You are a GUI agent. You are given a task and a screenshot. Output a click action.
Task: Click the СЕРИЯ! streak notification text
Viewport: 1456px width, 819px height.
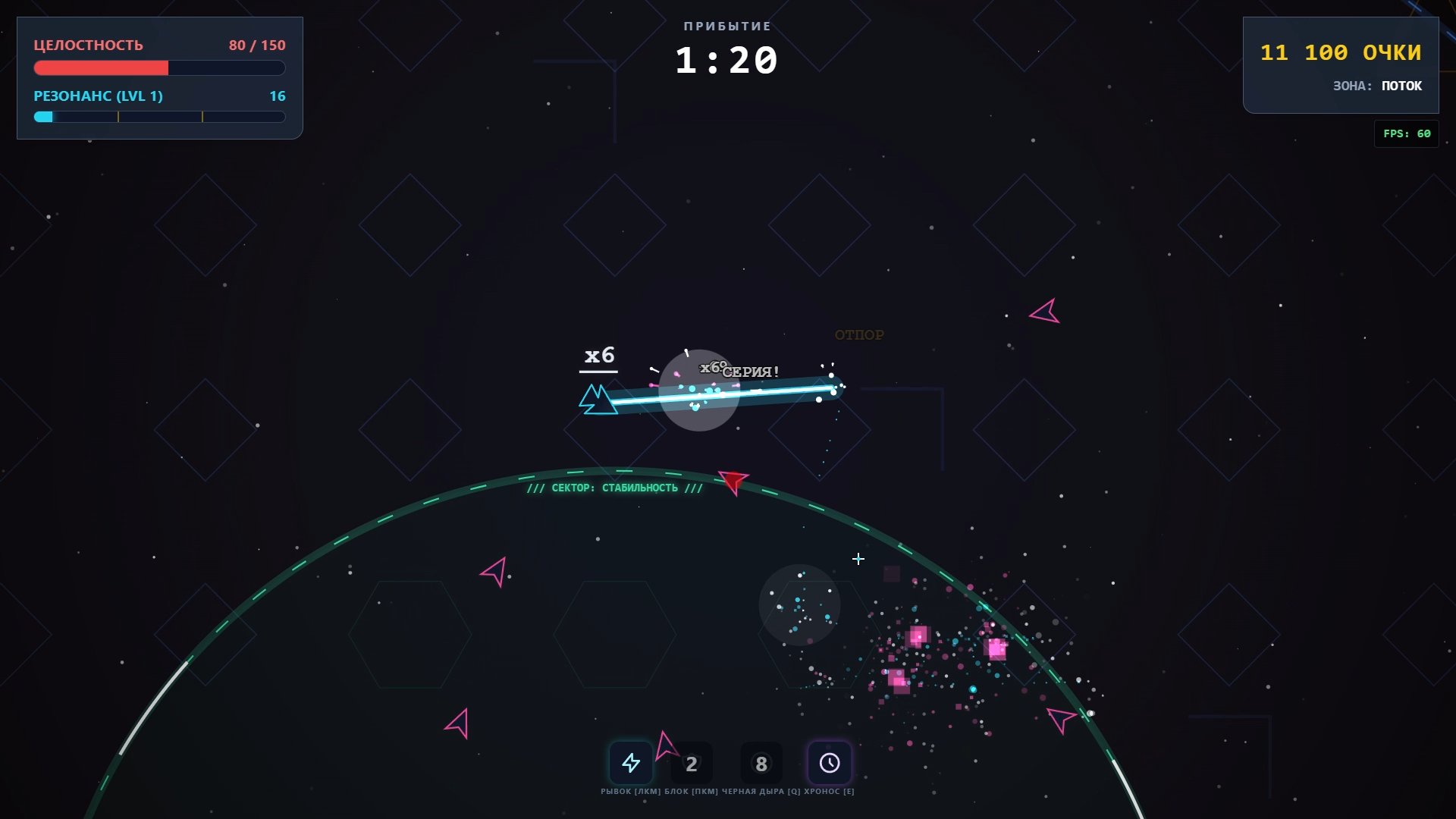(751, 371)
